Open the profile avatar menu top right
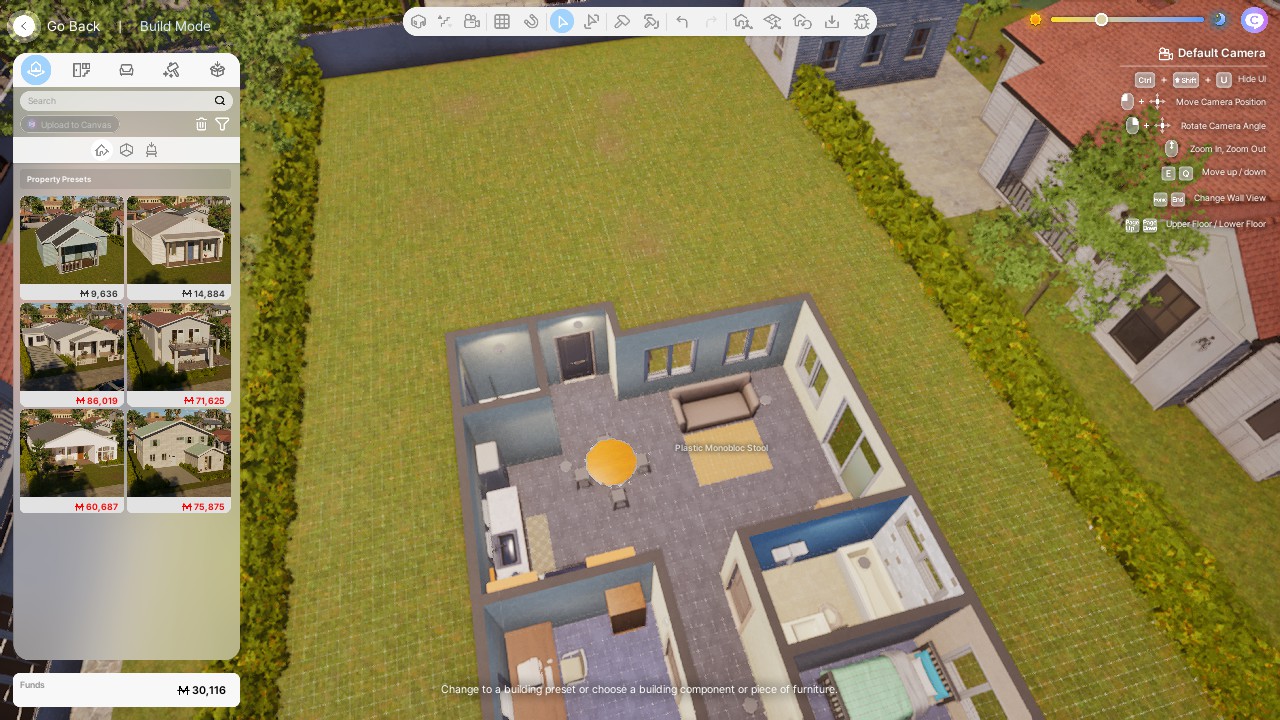Viewport: 1280px width, 720px height. click(1253, 19)
